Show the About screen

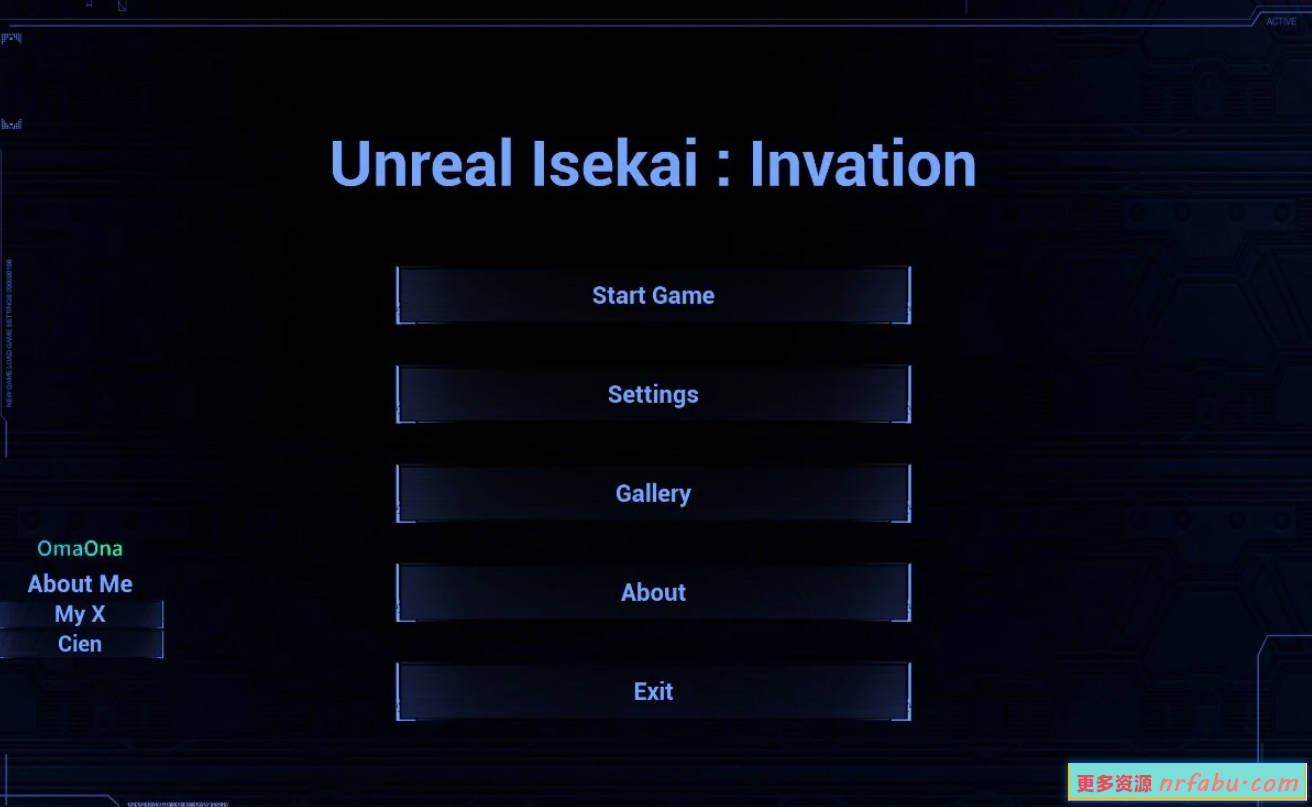click(x=653, y=592)
